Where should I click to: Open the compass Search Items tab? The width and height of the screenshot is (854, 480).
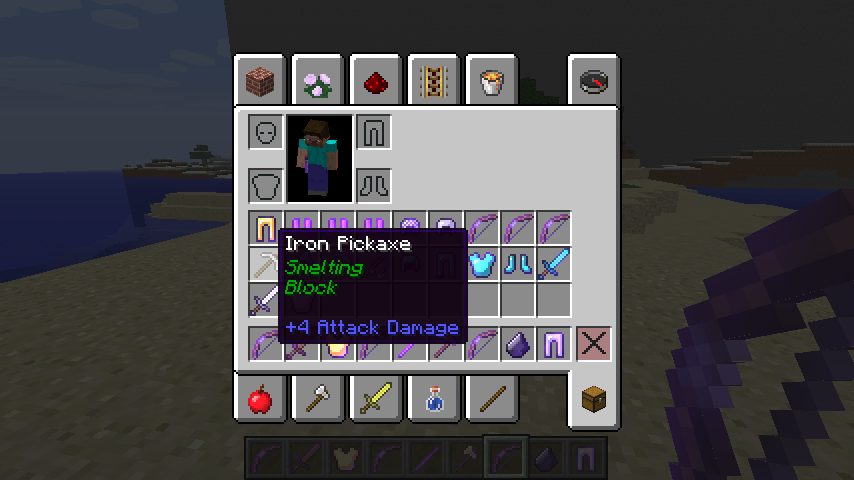[593, 82]
